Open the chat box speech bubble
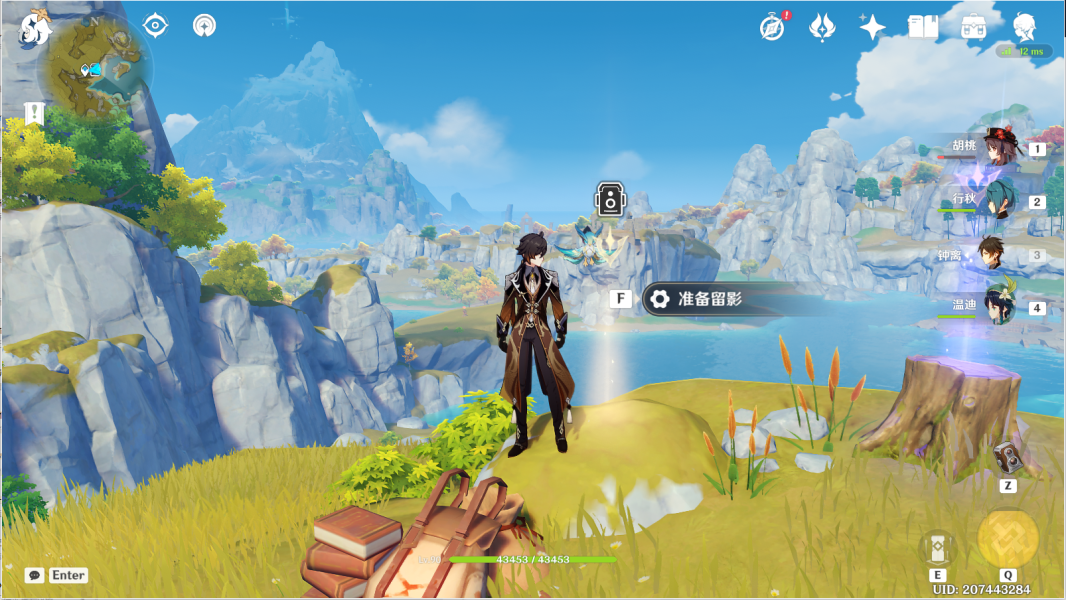The height and width of the screenshot is (600, 1066). [x=35, y=575]
